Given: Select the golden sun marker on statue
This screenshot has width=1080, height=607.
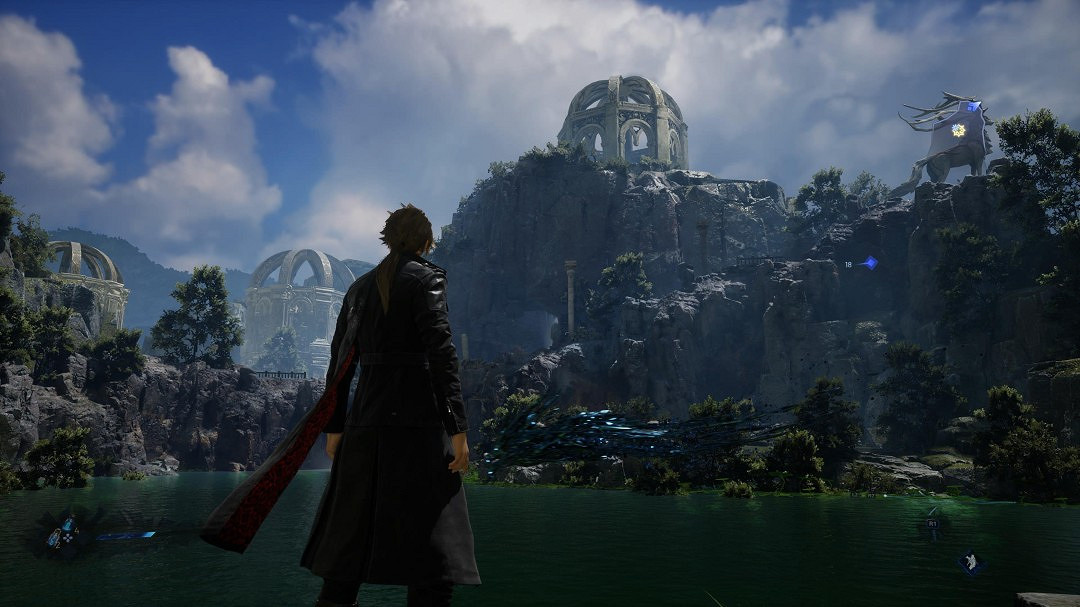Looking at the screenshot, I should pos(958,130).
